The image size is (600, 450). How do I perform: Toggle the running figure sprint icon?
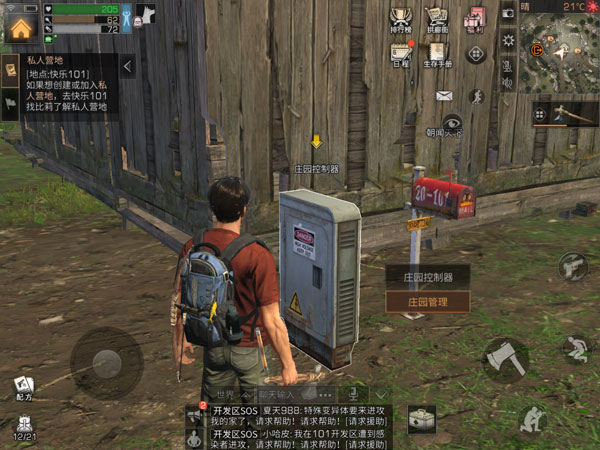click(477, 96)
